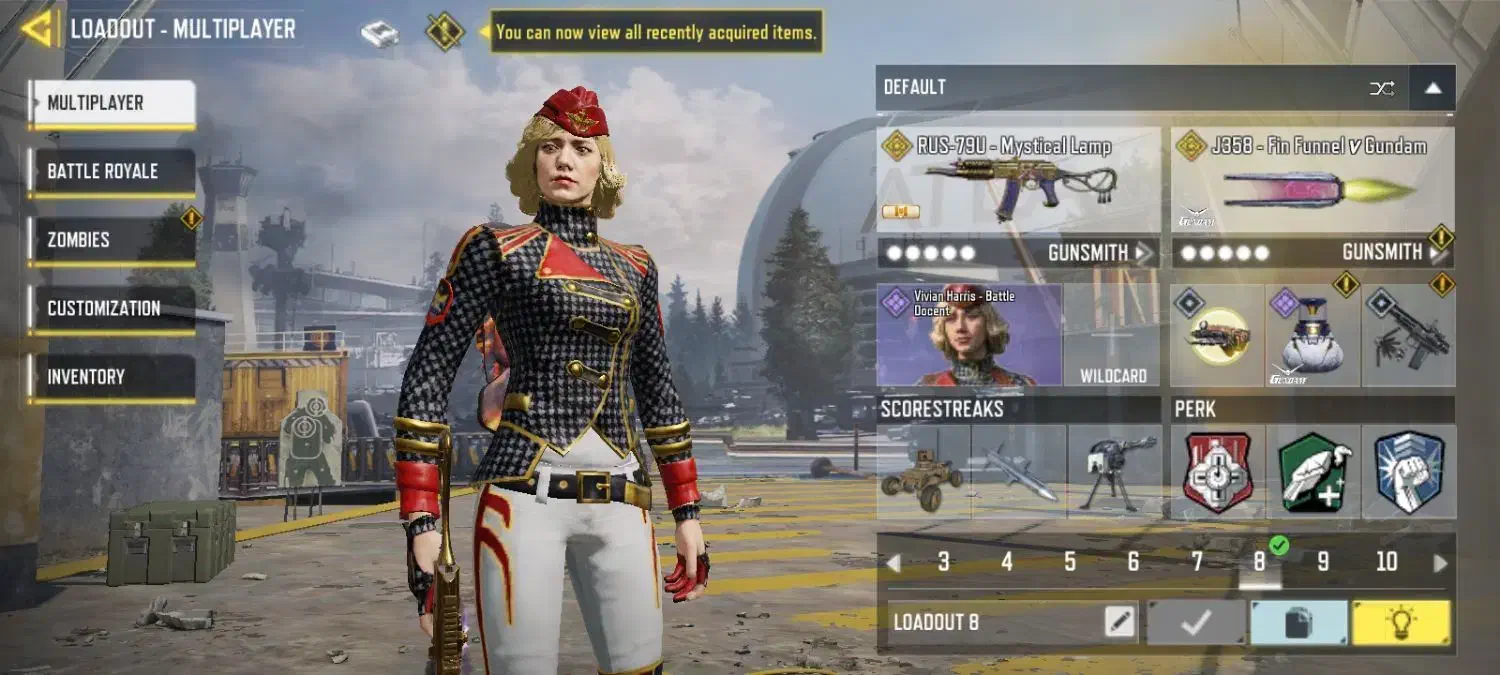This screenshot has height=675, width=1500.
Task: Click the yellow lightbulb recommendation button
Action: pyautogui.click(x=1402, y=623)
